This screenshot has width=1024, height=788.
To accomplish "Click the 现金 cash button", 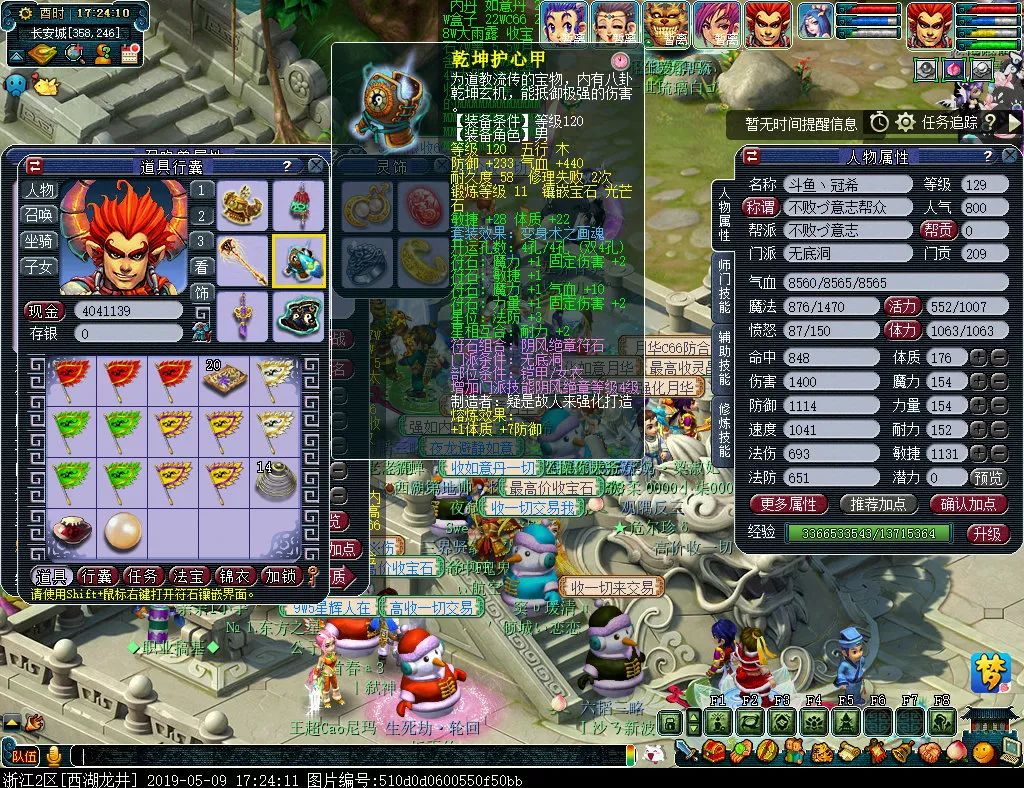I will point(44,311).
